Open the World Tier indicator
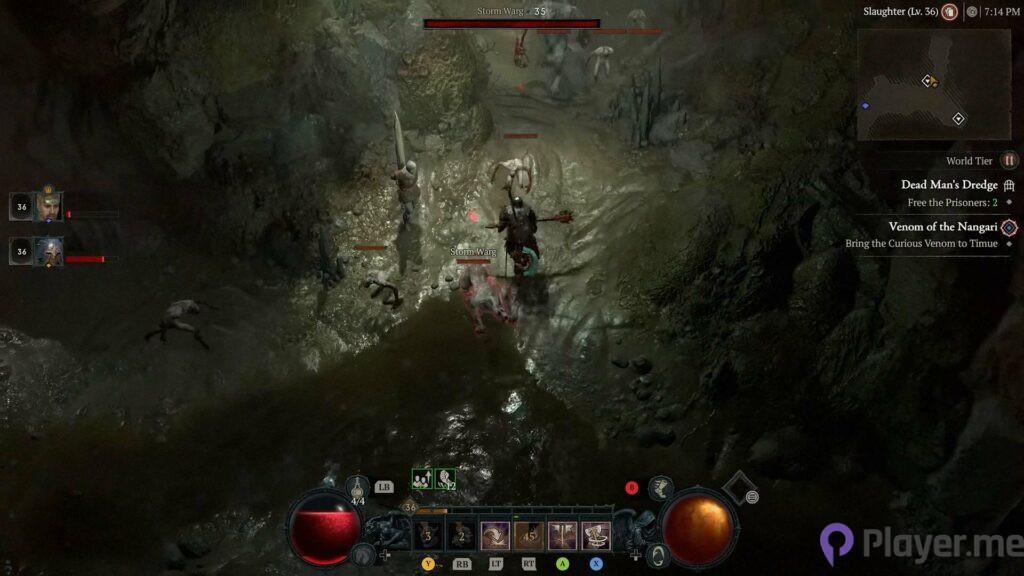 pyautogui.click(x=1009, y=161)
